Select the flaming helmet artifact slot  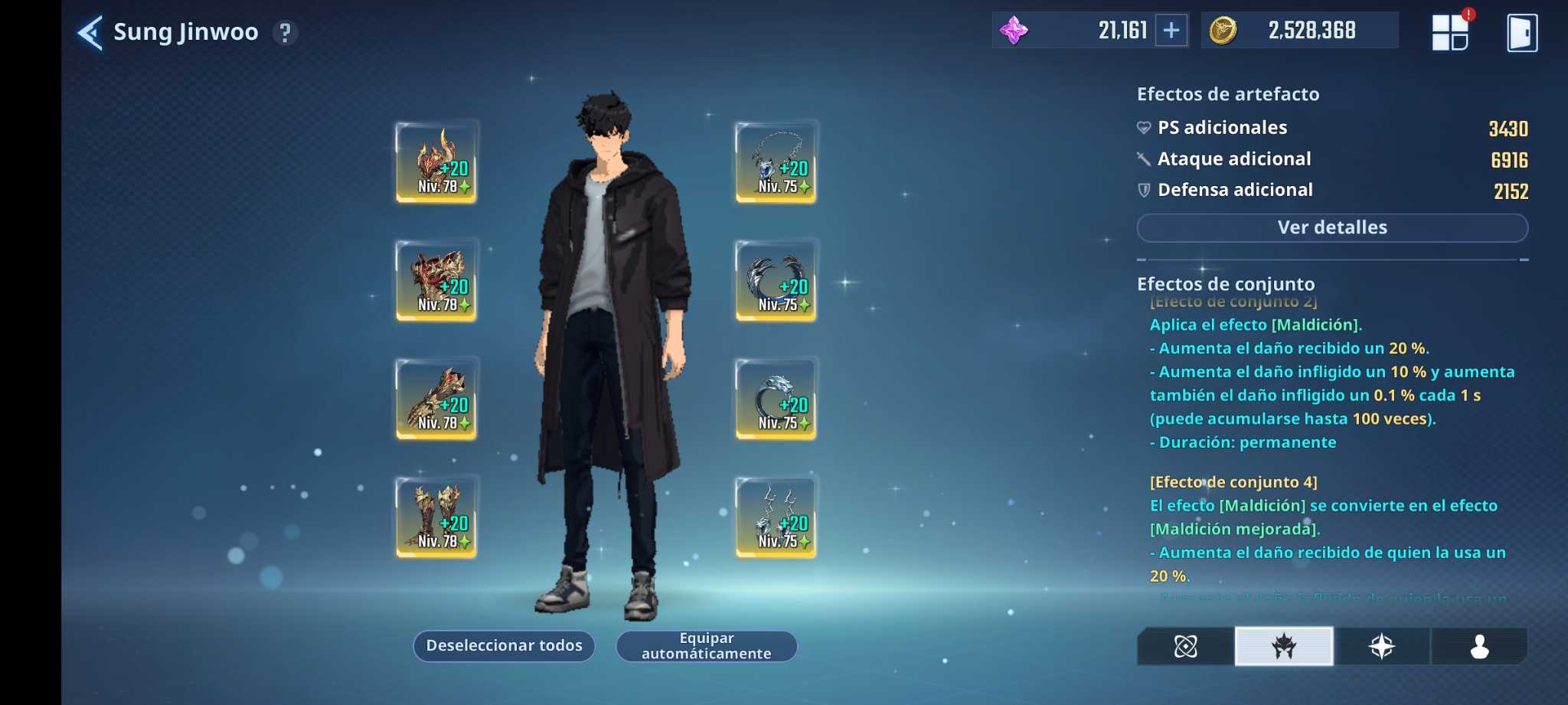(436, 162)
